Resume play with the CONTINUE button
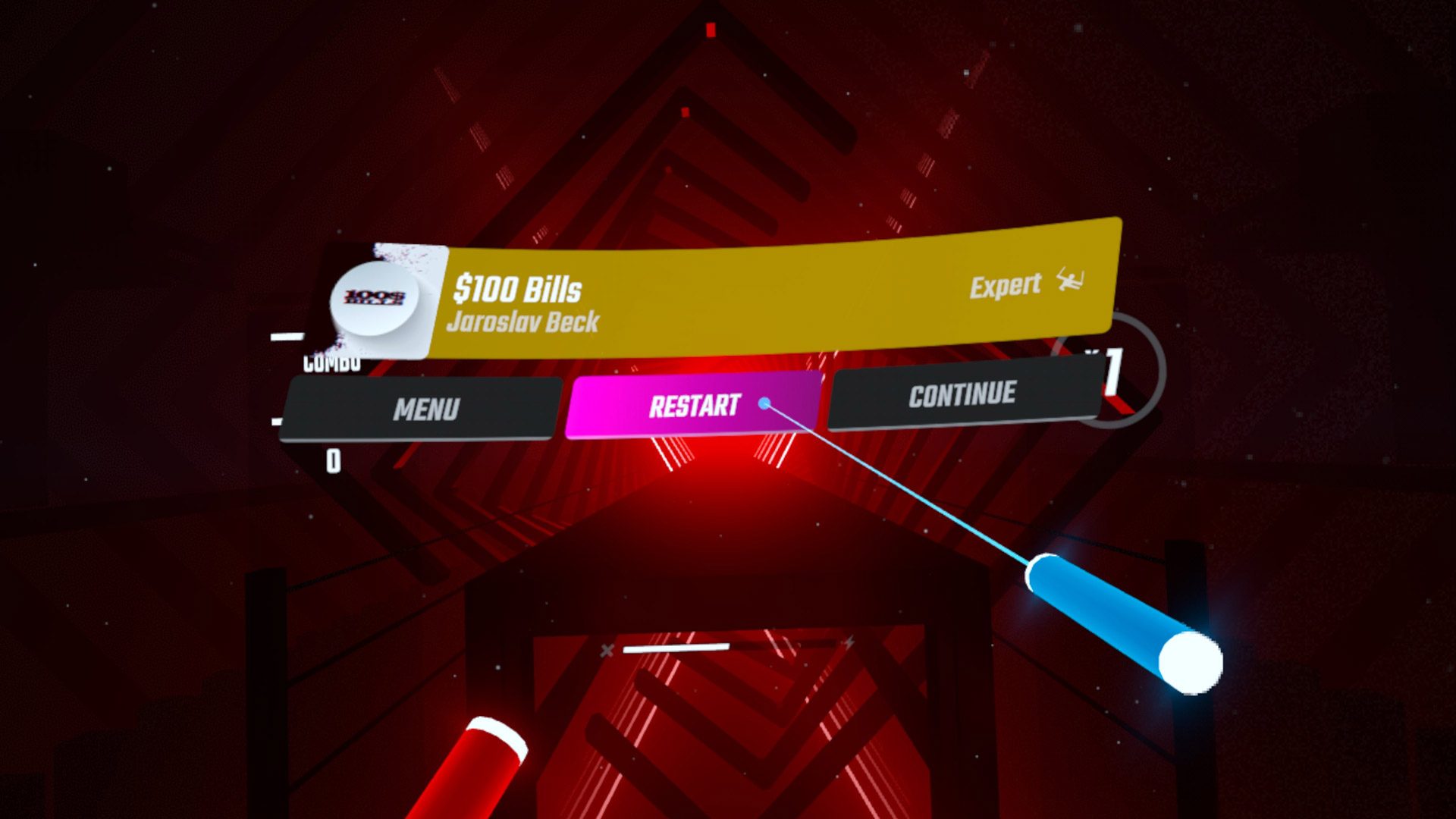The image size is (1456, 819). click(x=962, y=395)
